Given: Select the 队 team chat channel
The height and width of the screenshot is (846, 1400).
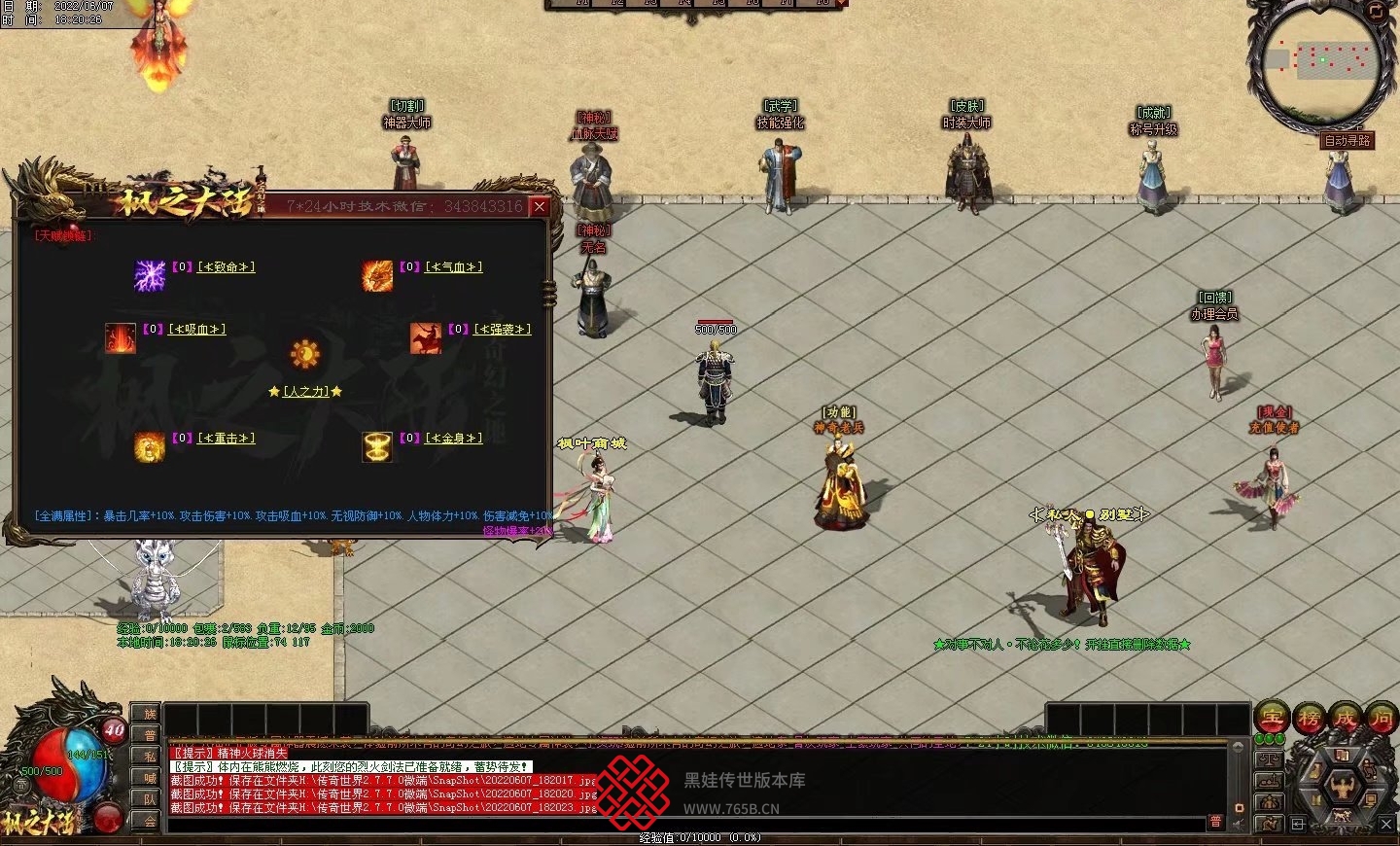Looking at the screenshot, I should [x=148, y=799].
